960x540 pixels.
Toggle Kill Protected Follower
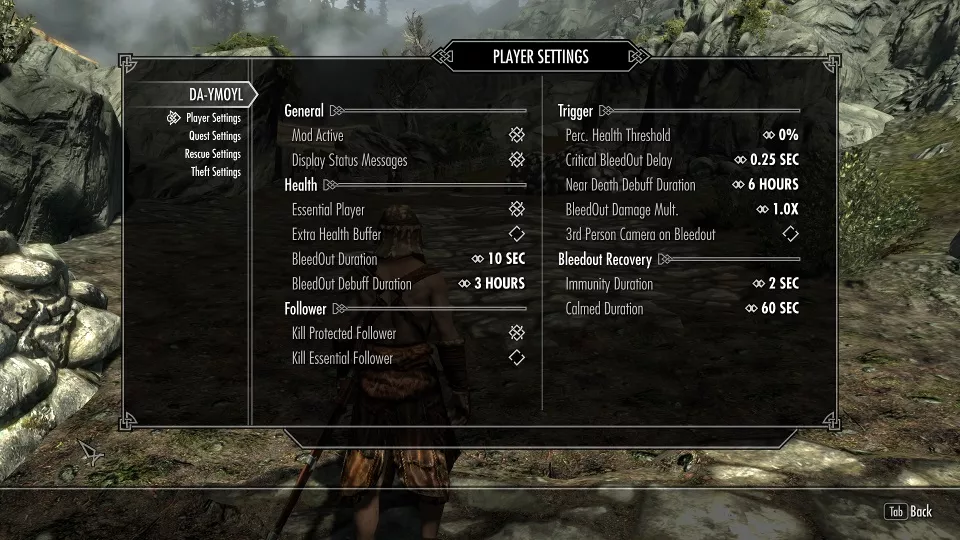pyautogui.click(x=516, y=333)
